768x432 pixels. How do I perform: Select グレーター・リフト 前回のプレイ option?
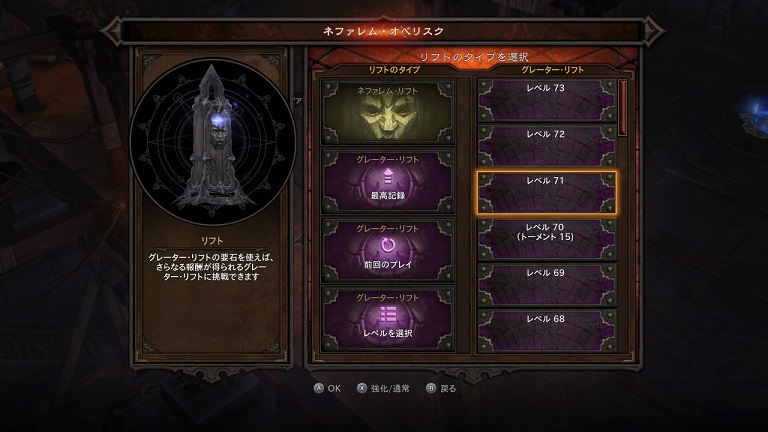[x=388, y=249]
